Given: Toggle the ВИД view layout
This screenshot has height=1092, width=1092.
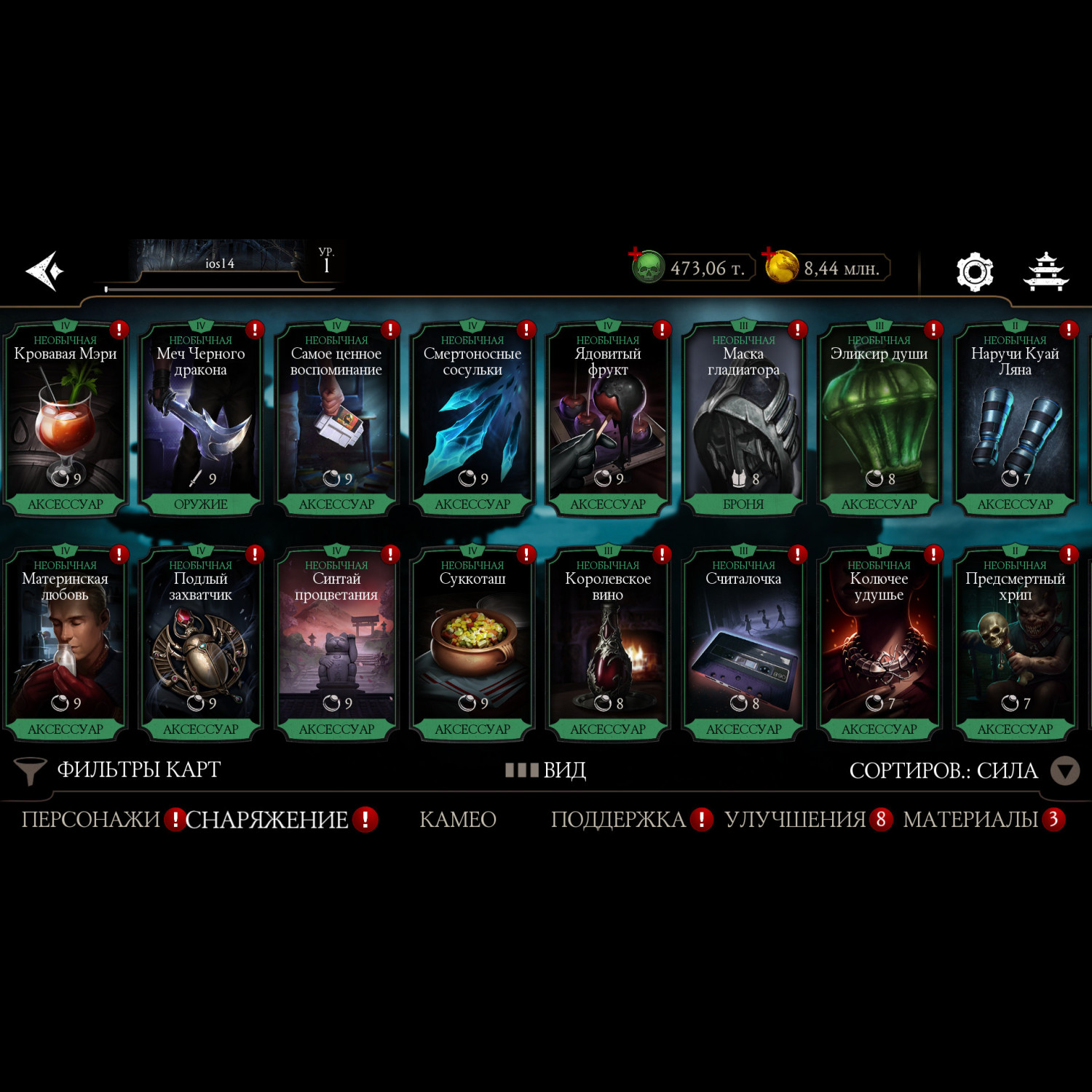Looking at the screenshot, I should [x=546, y=770].
